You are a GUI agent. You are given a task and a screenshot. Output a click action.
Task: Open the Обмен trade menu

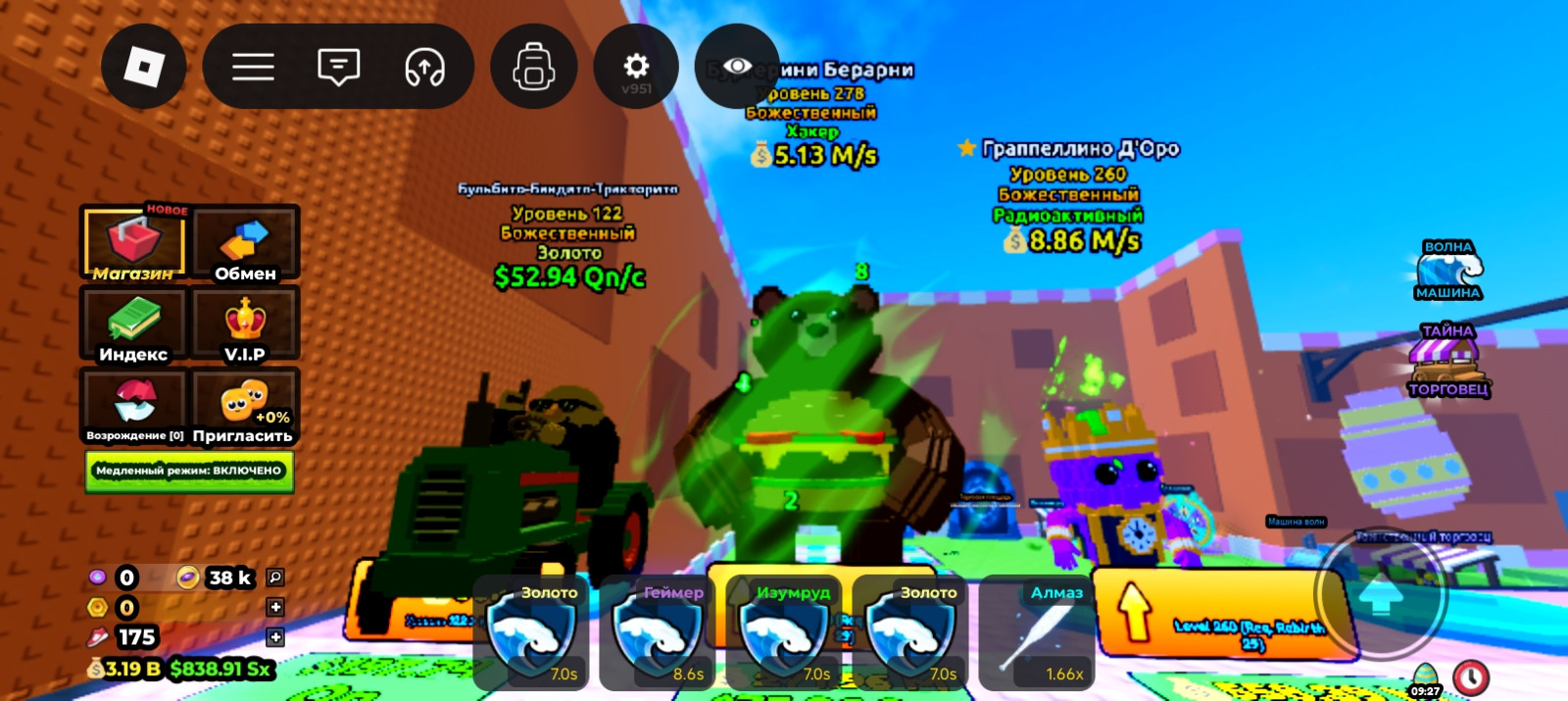(245, 244)
